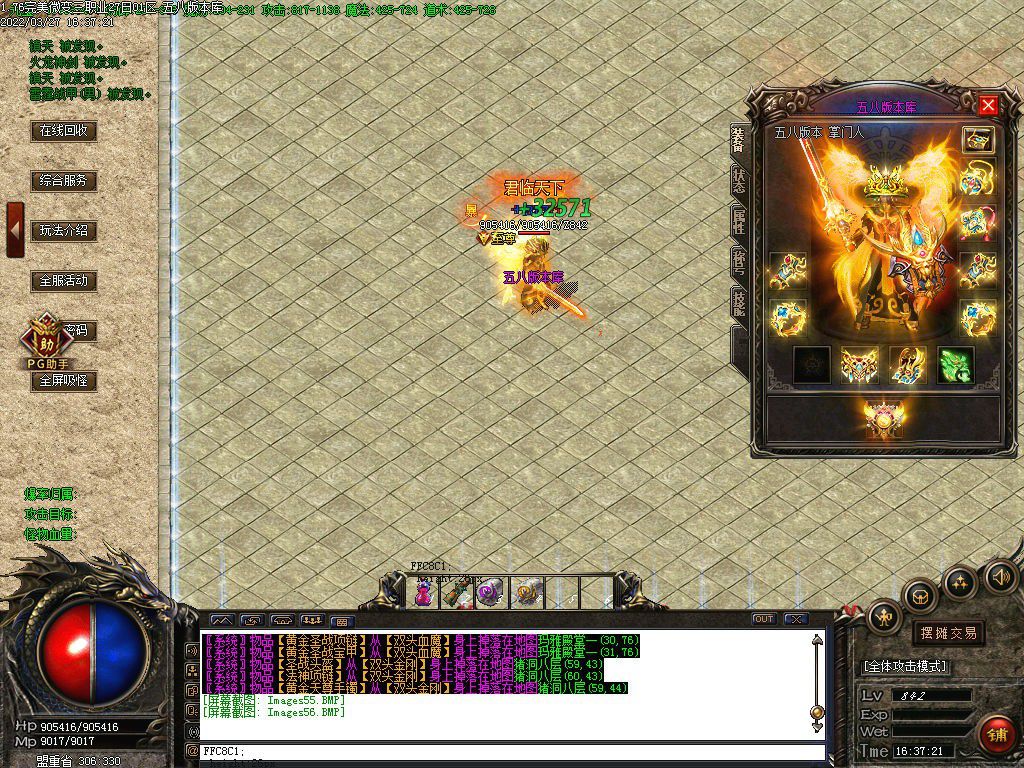Switch to the 属性 attributes tab

pos(738,222)
